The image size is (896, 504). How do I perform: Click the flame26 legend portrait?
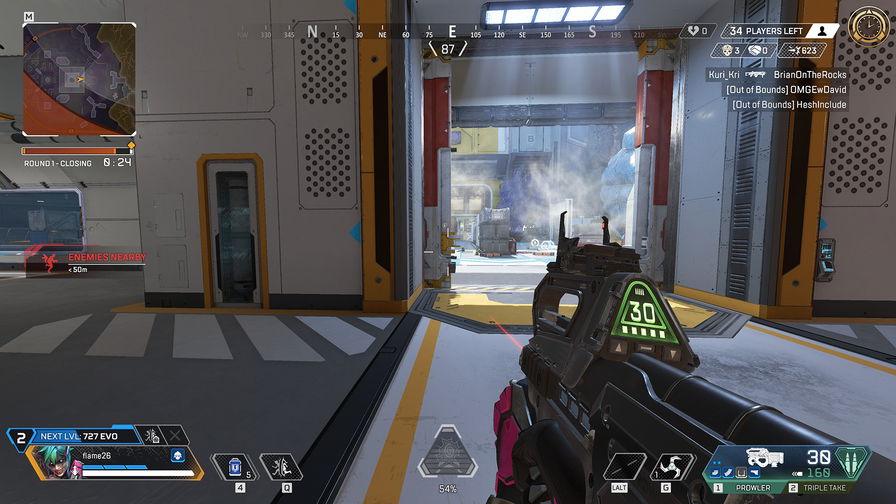point(55,463)
